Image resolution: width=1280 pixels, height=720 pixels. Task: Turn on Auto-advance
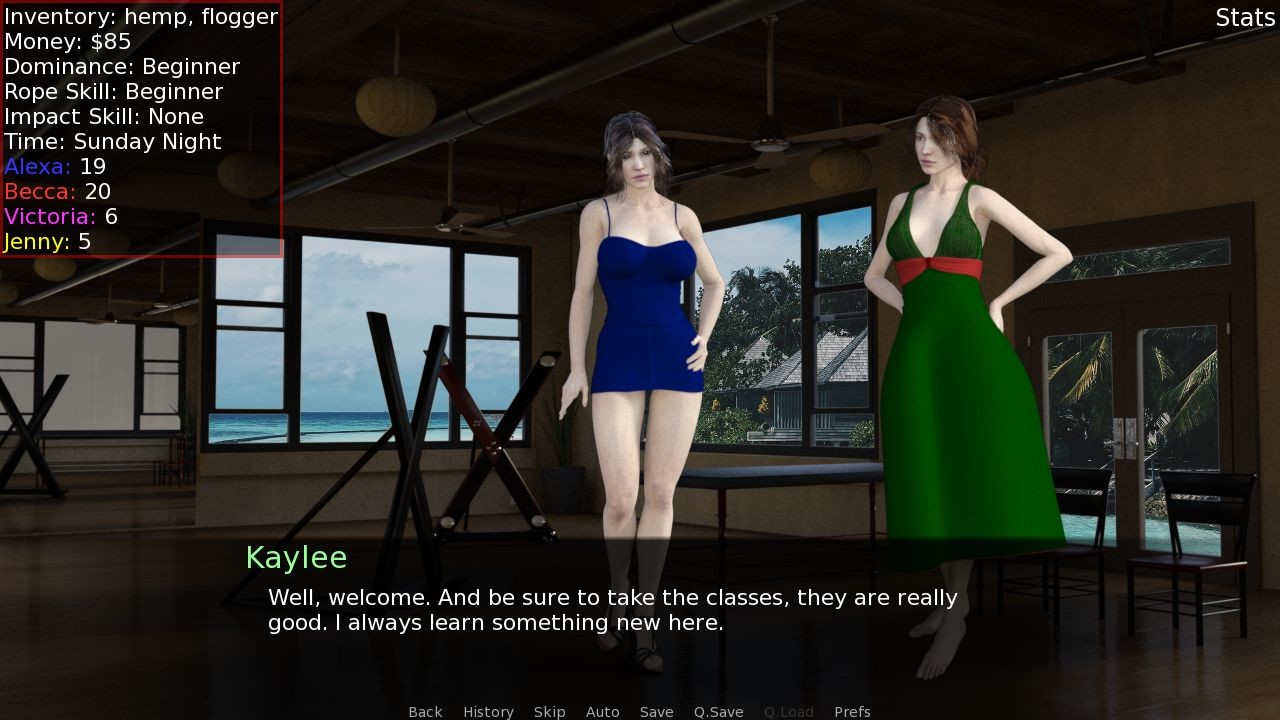[x=602, y=711]
